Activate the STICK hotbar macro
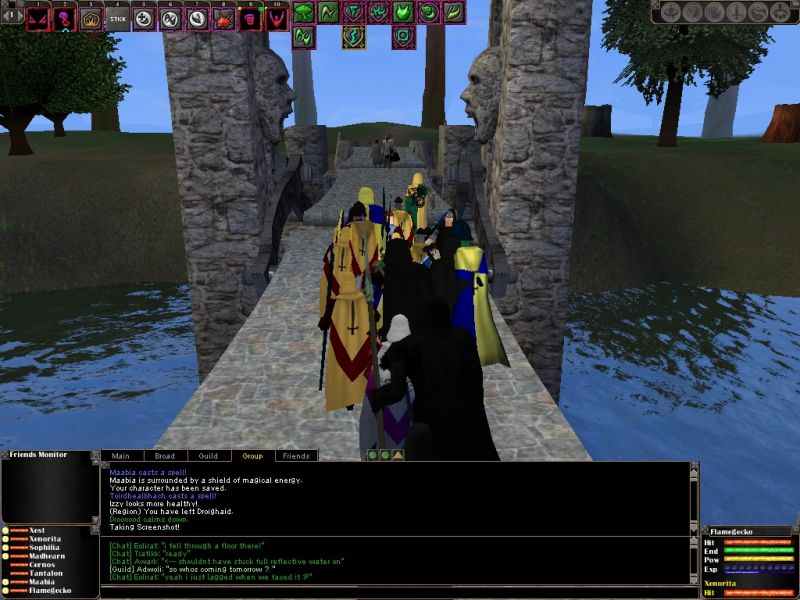800x600 pixels. (x=117, y=18)
